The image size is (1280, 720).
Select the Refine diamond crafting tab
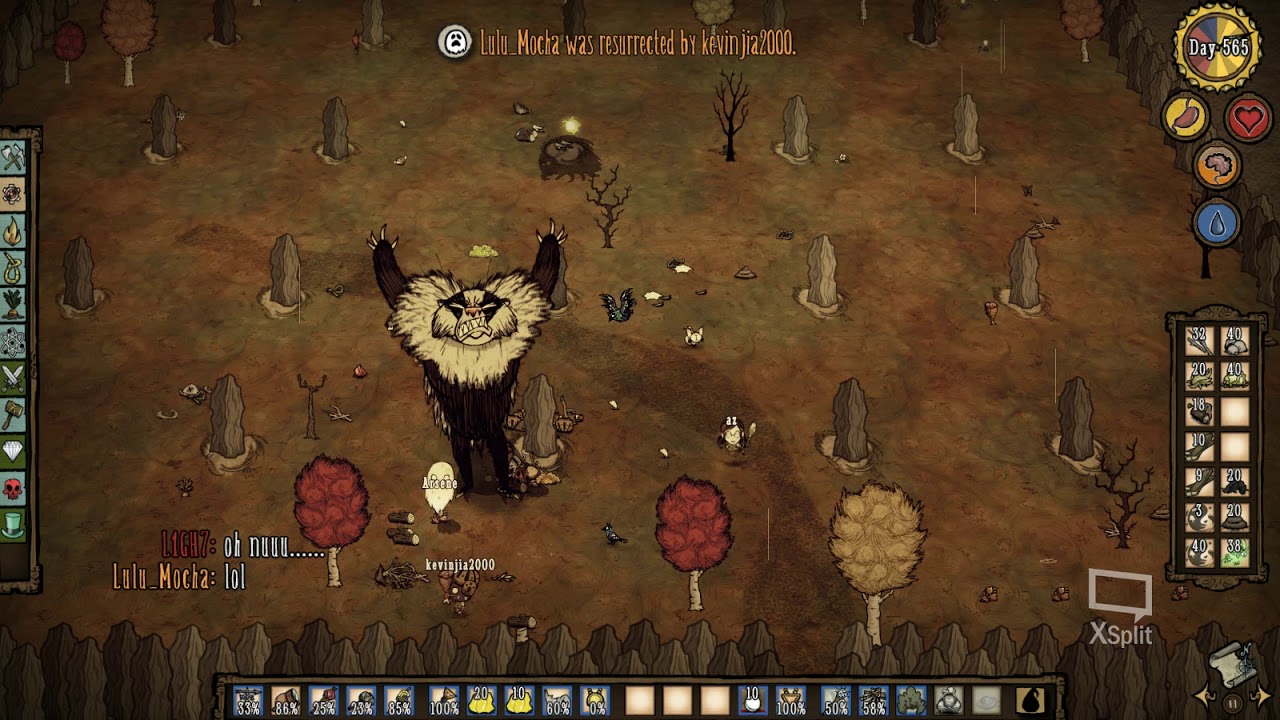coord(13,452)
